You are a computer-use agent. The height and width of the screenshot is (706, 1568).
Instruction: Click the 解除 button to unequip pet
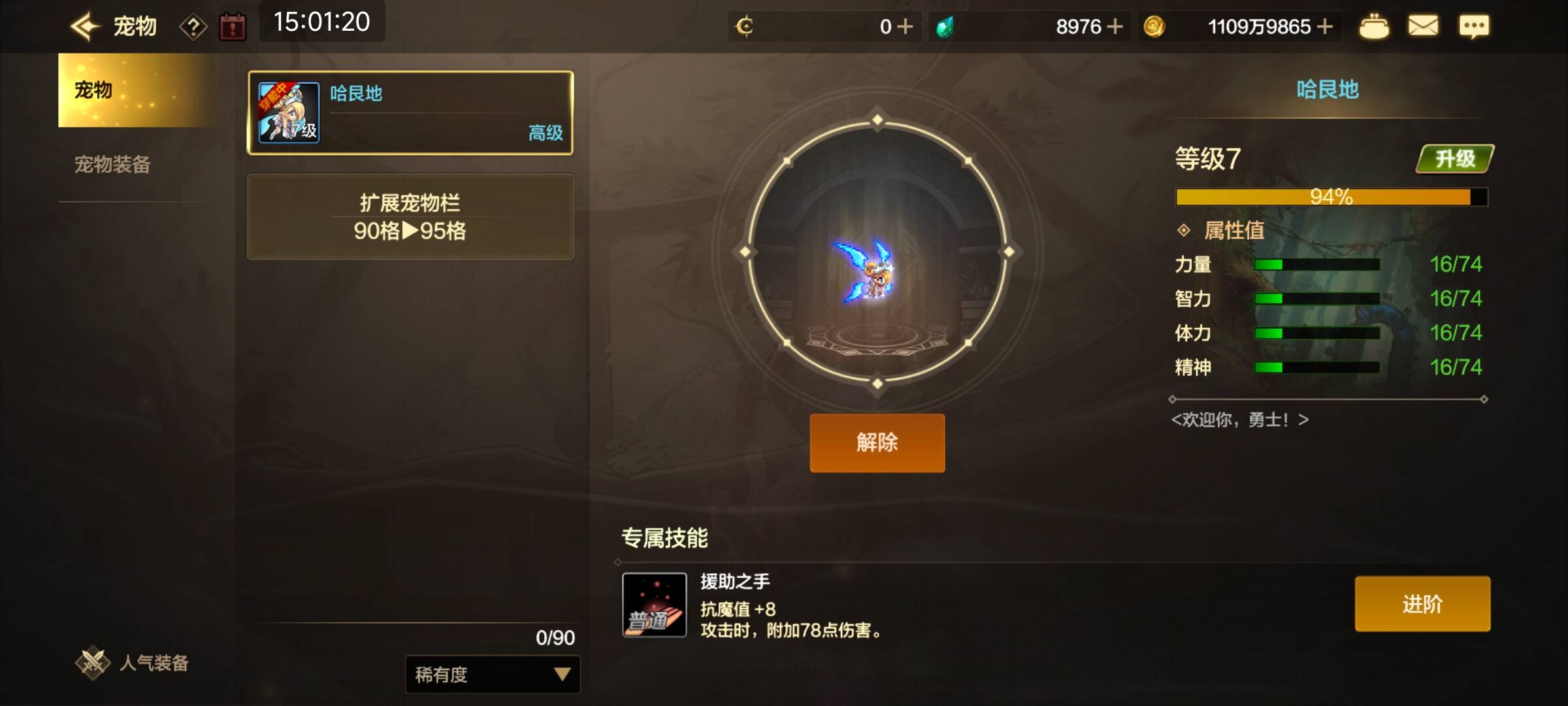[x=877, y=443]
